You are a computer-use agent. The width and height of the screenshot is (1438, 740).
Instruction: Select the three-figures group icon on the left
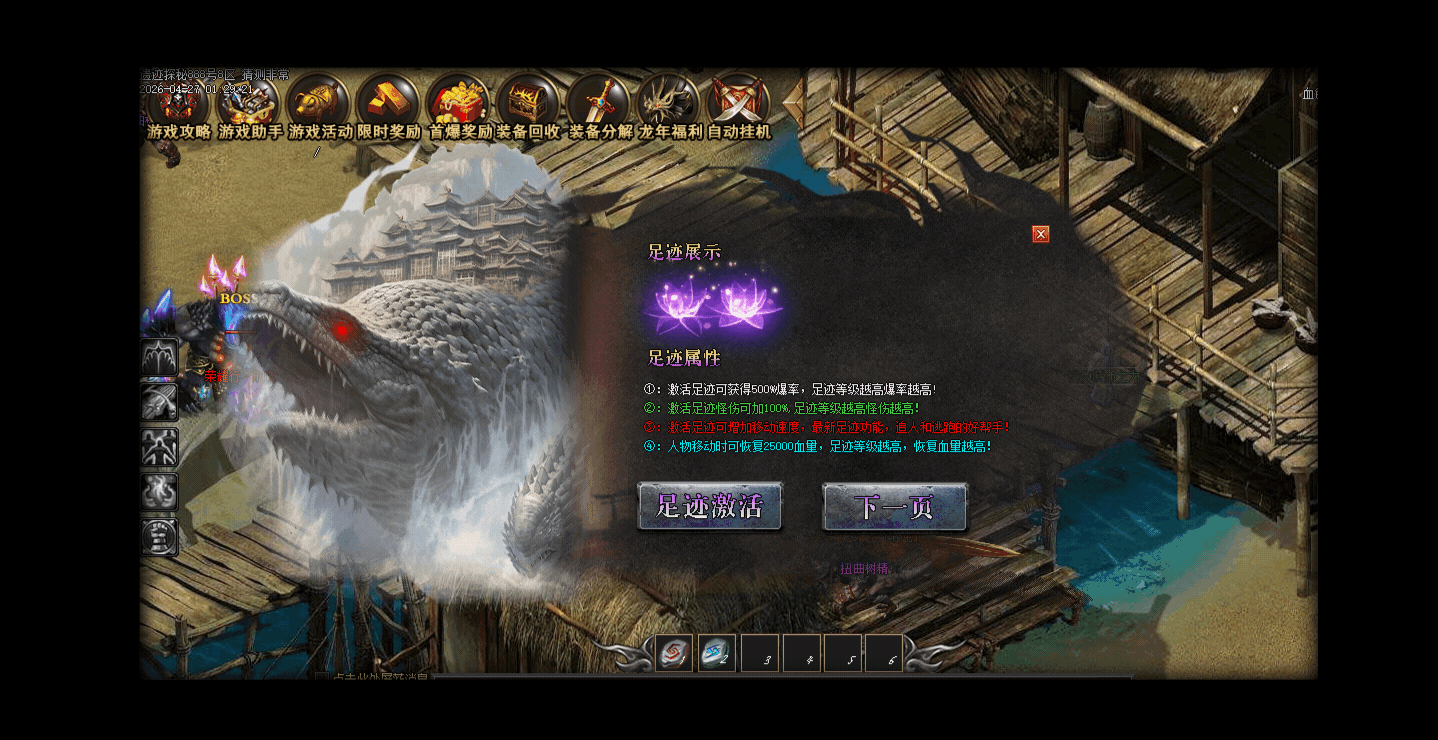click(x=160, y=447)
